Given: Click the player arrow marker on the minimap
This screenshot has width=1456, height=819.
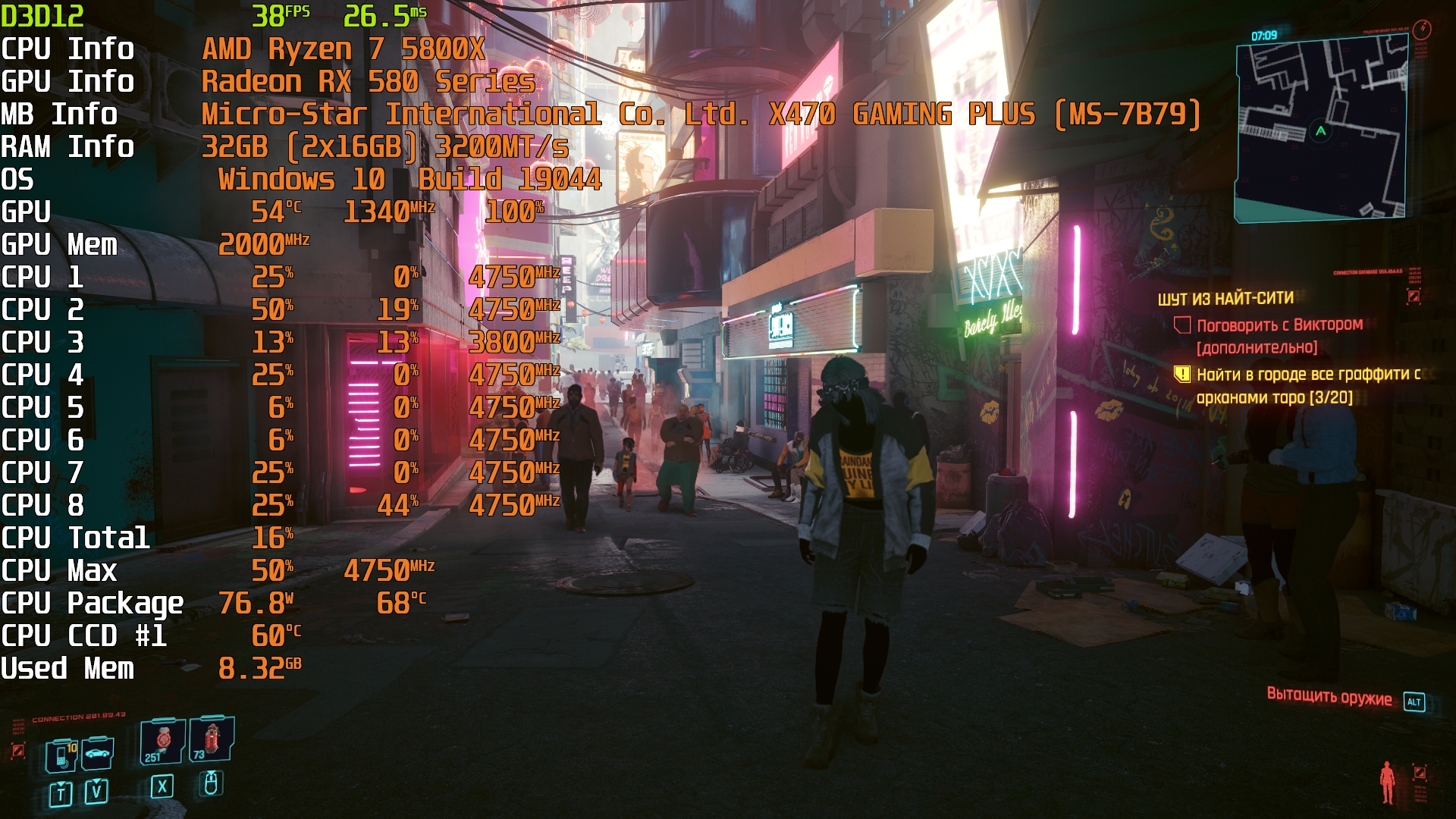Looking at the screenshot, I should point(1321,131).
